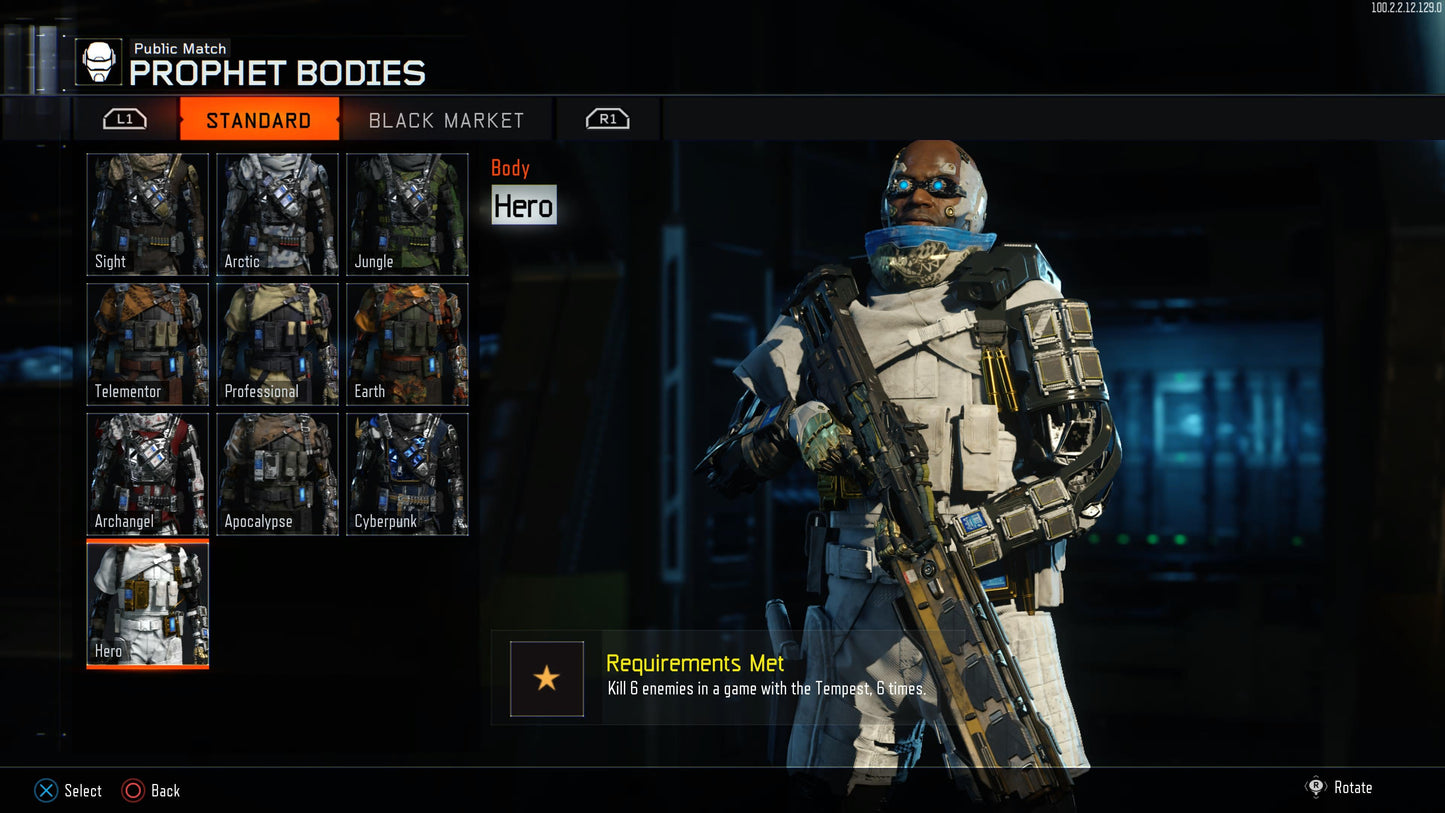This screenshot has width=1445, height=813.
Task: Pick the Jungle body outfit
Action: coord(407,214)
